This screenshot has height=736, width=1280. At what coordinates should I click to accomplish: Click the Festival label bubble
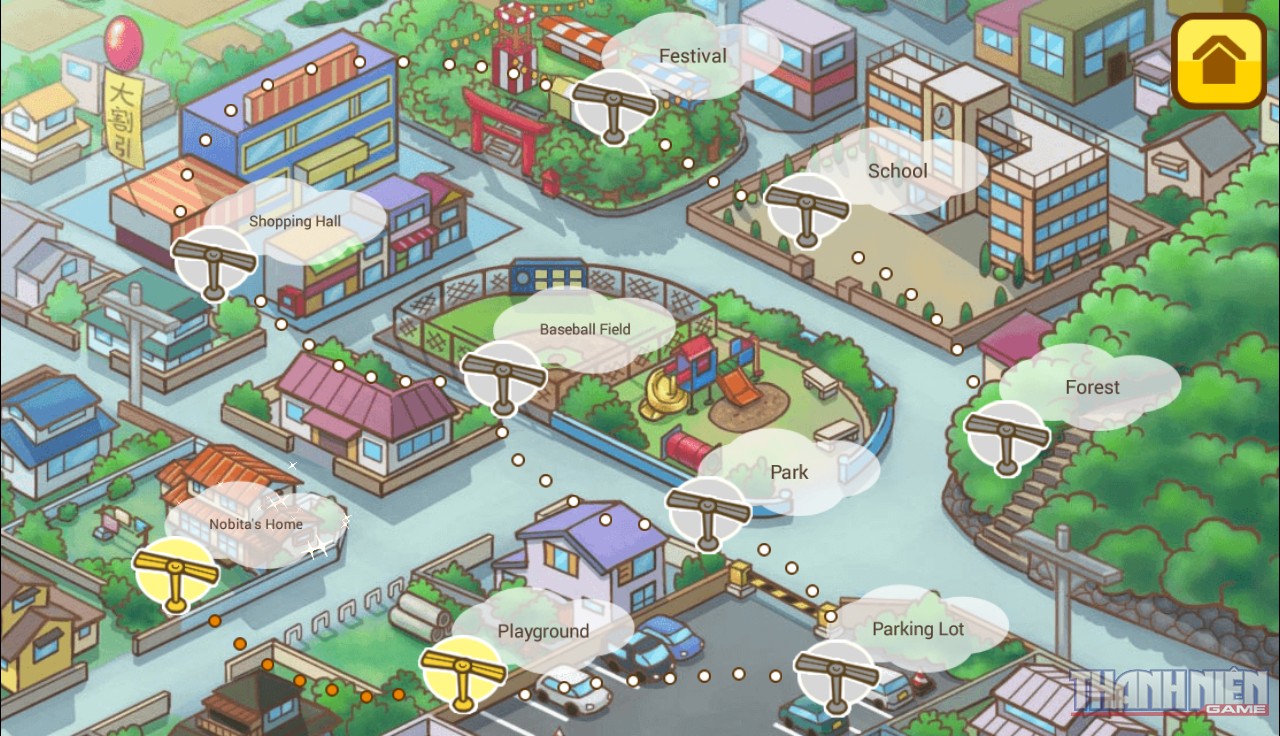692,56
